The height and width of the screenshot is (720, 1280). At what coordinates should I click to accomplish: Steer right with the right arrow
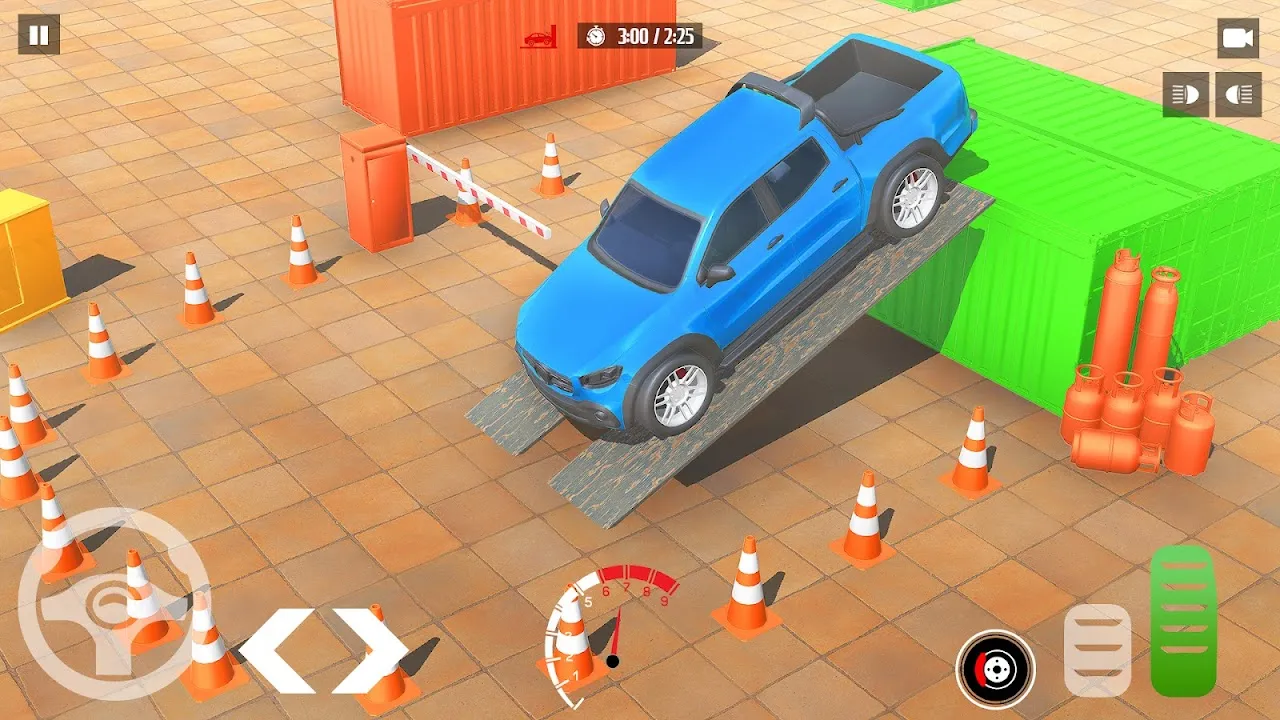(370, 650)
